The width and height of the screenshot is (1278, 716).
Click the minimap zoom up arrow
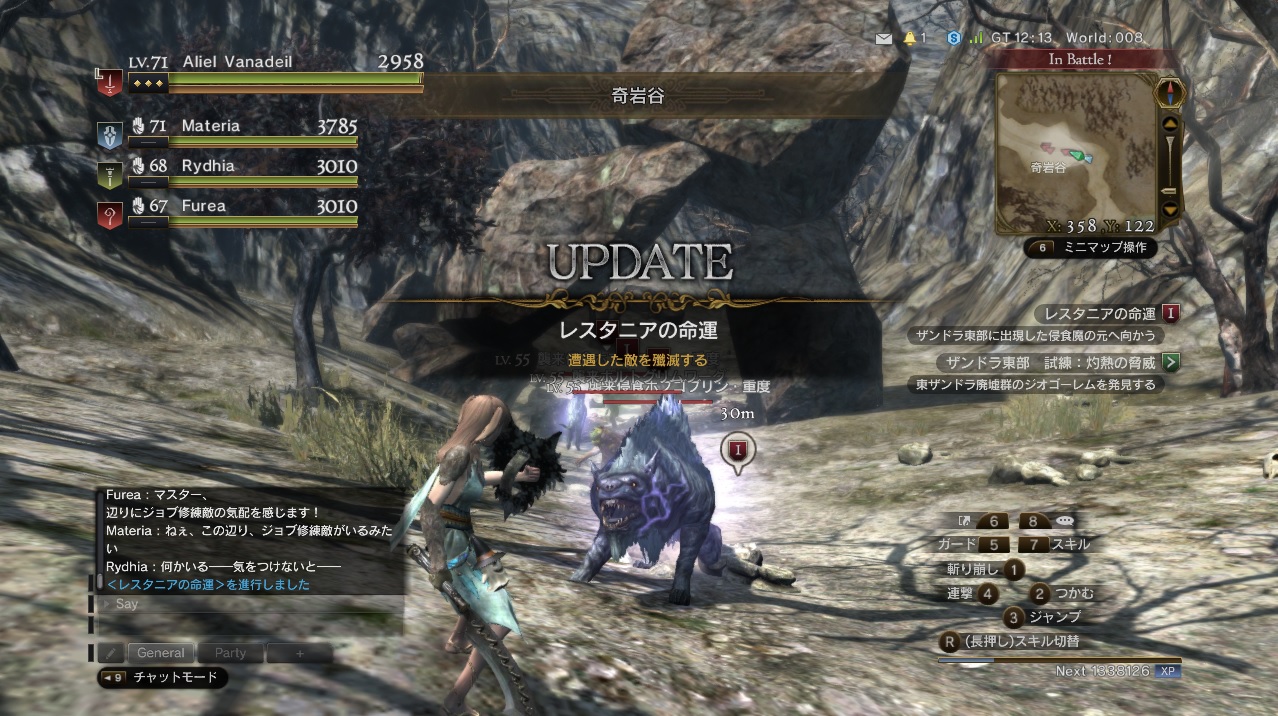point(1170,125)
